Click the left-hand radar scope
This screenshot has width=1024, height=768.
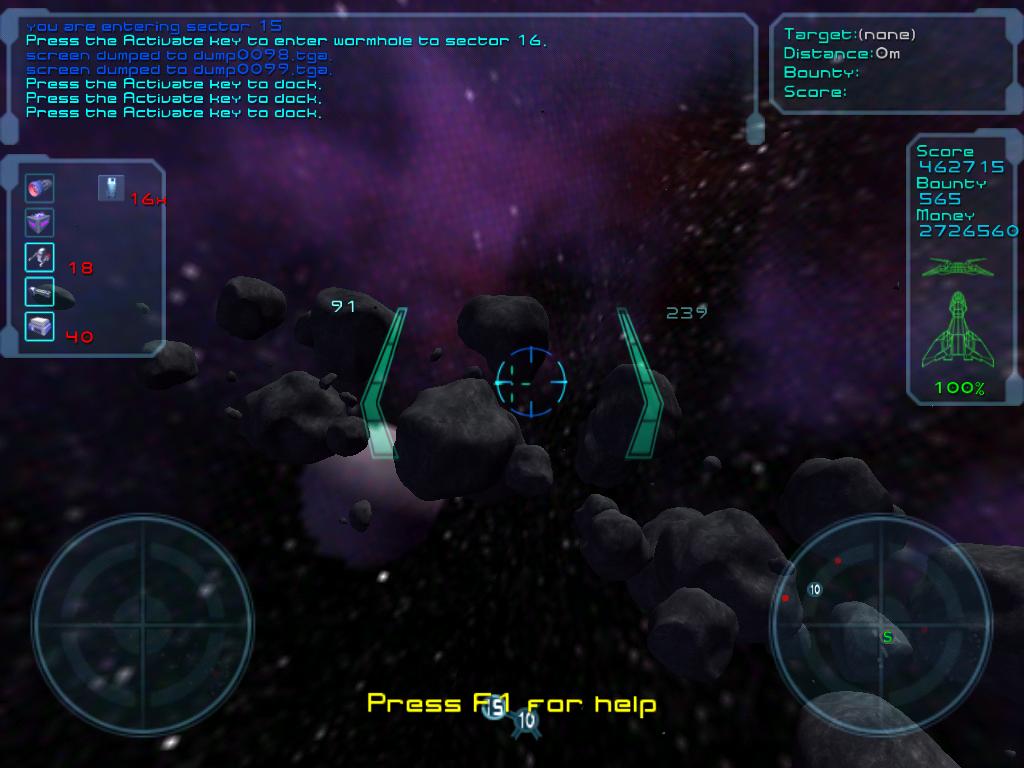(142, 623)
